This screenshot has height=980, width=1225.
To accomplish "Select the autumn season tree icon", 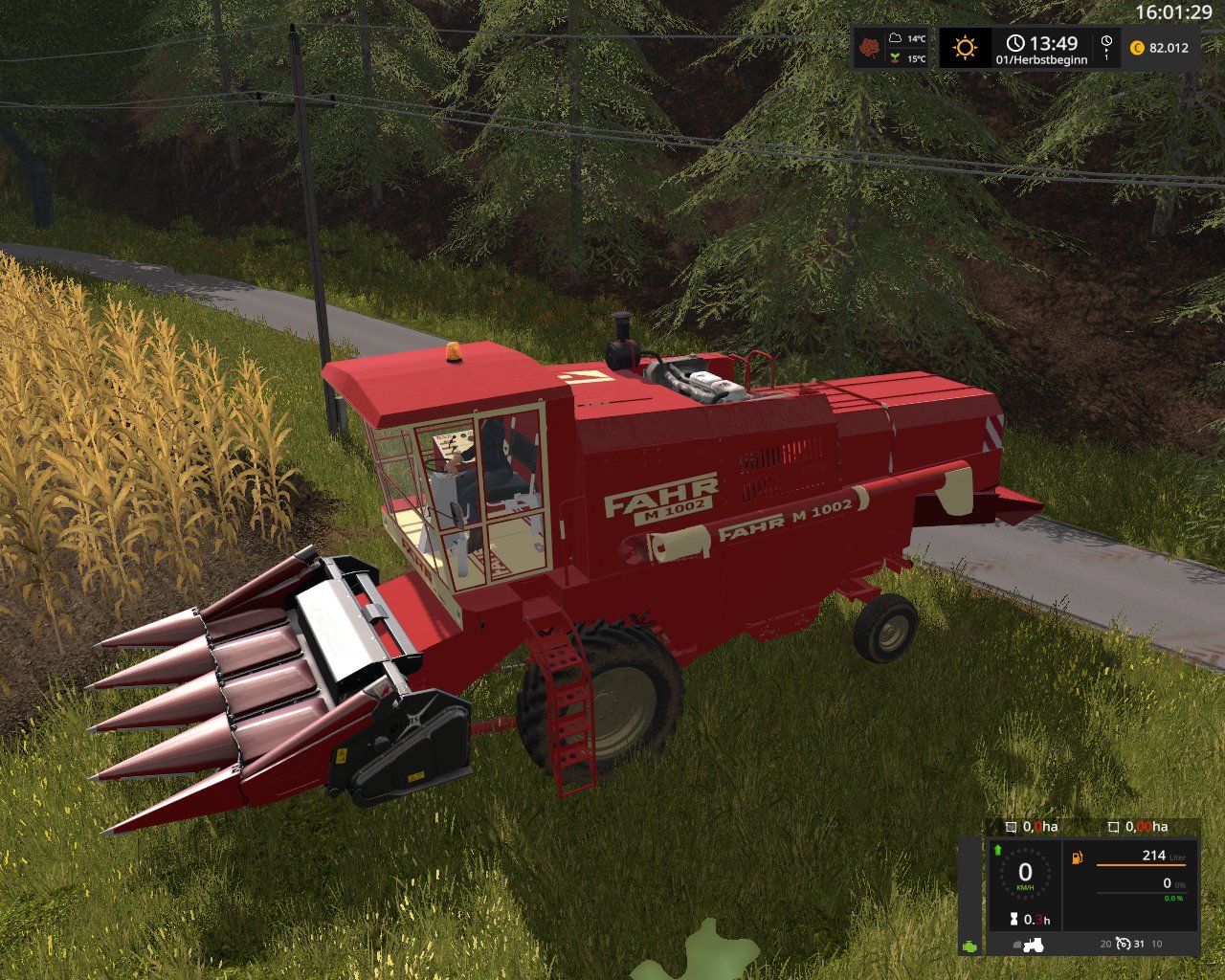I will 870,47.
